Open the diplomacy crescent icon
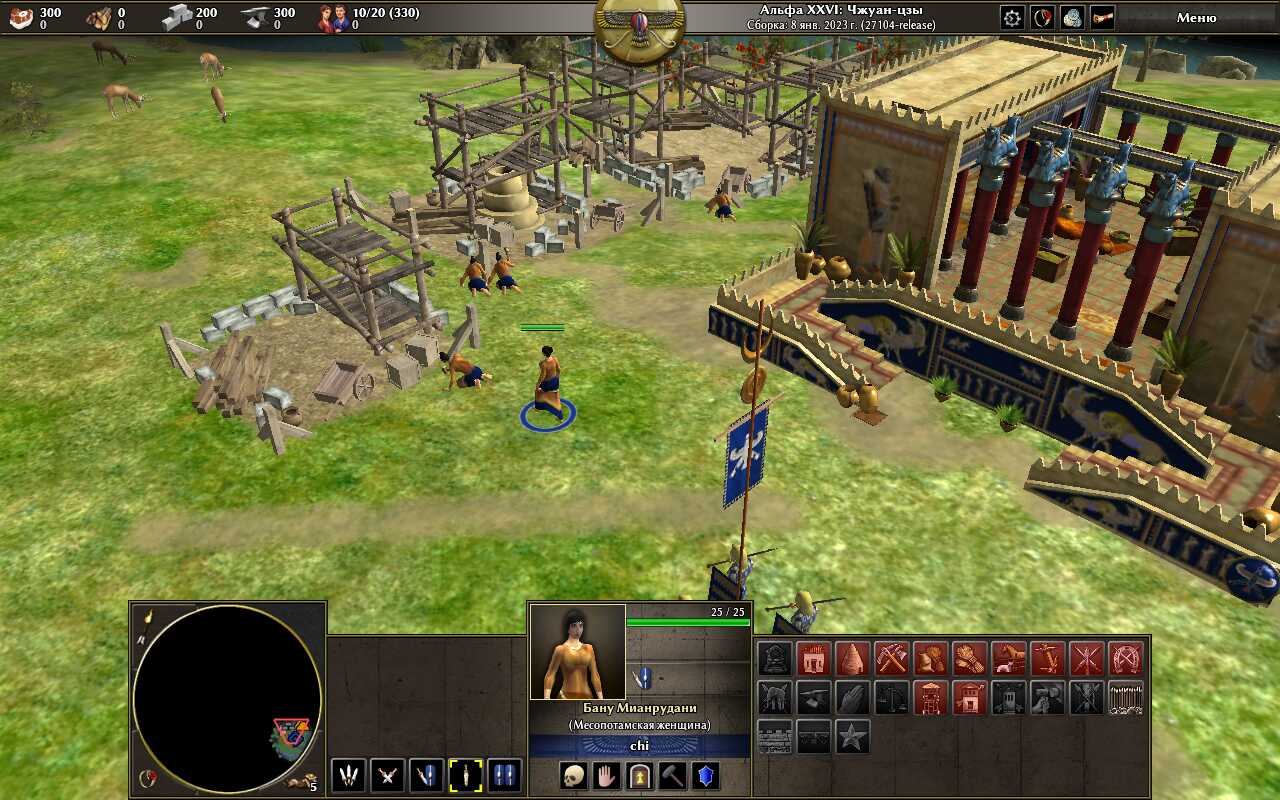 click(x=1042, y=18)
